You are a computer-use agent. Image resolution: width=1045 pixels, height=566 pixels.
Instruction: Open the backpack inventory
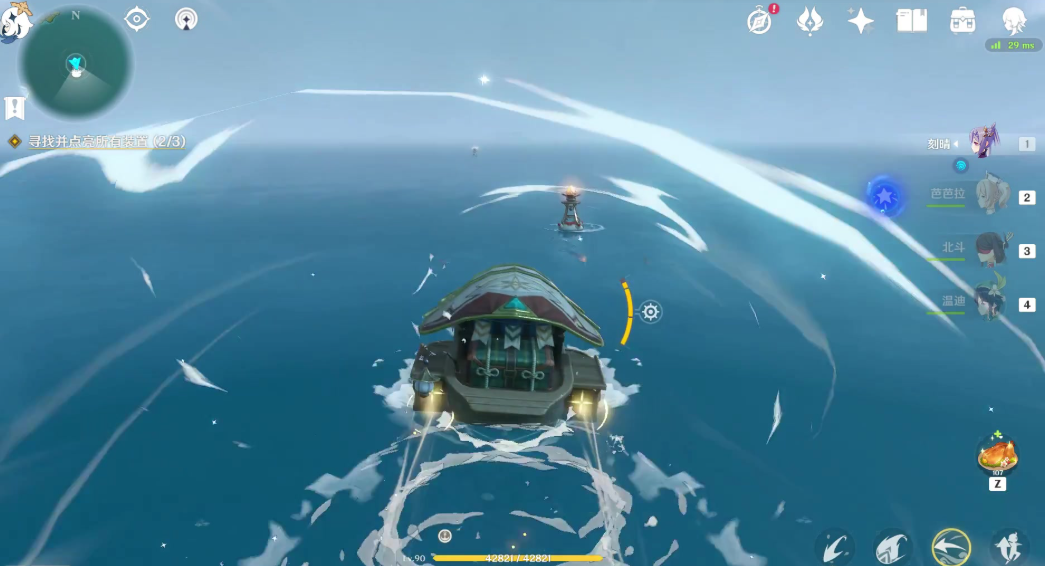tap(963, 21)
